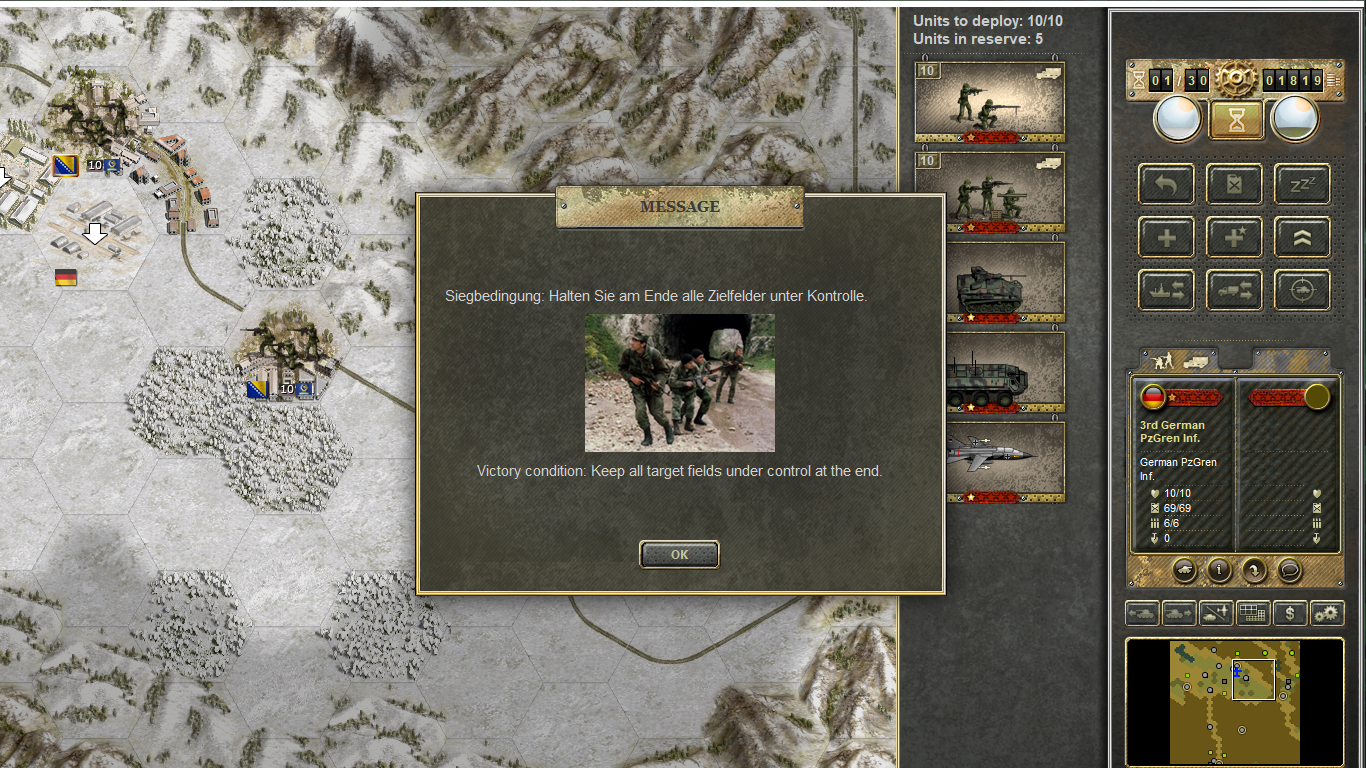Open the round speech bubble message log
The height and width of the screenshot is (768, 1366).
click(x=1290, y=570)
